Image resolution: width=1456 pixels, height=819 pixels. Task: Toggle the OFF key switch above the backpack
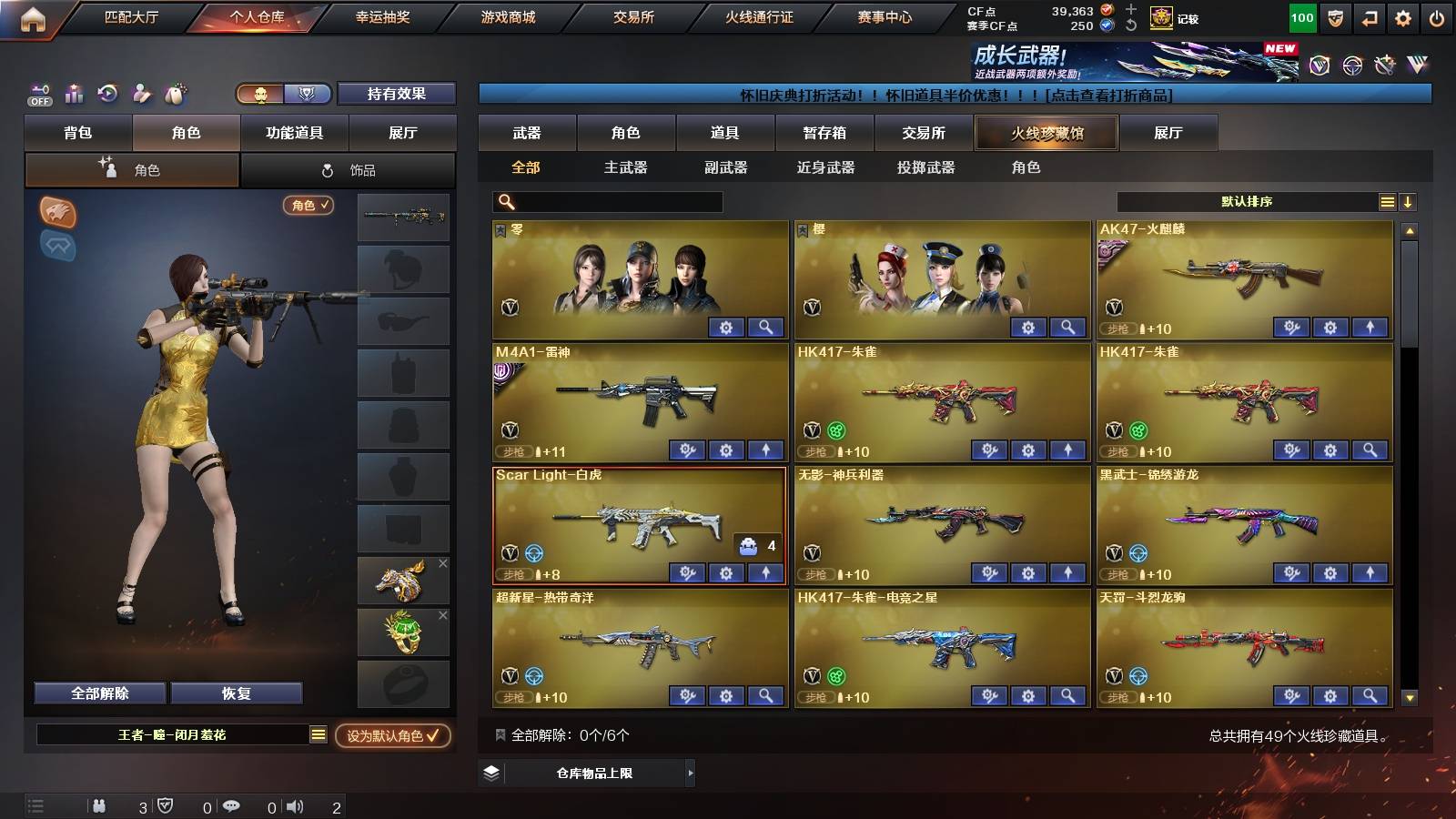click(x=38, y=94)
